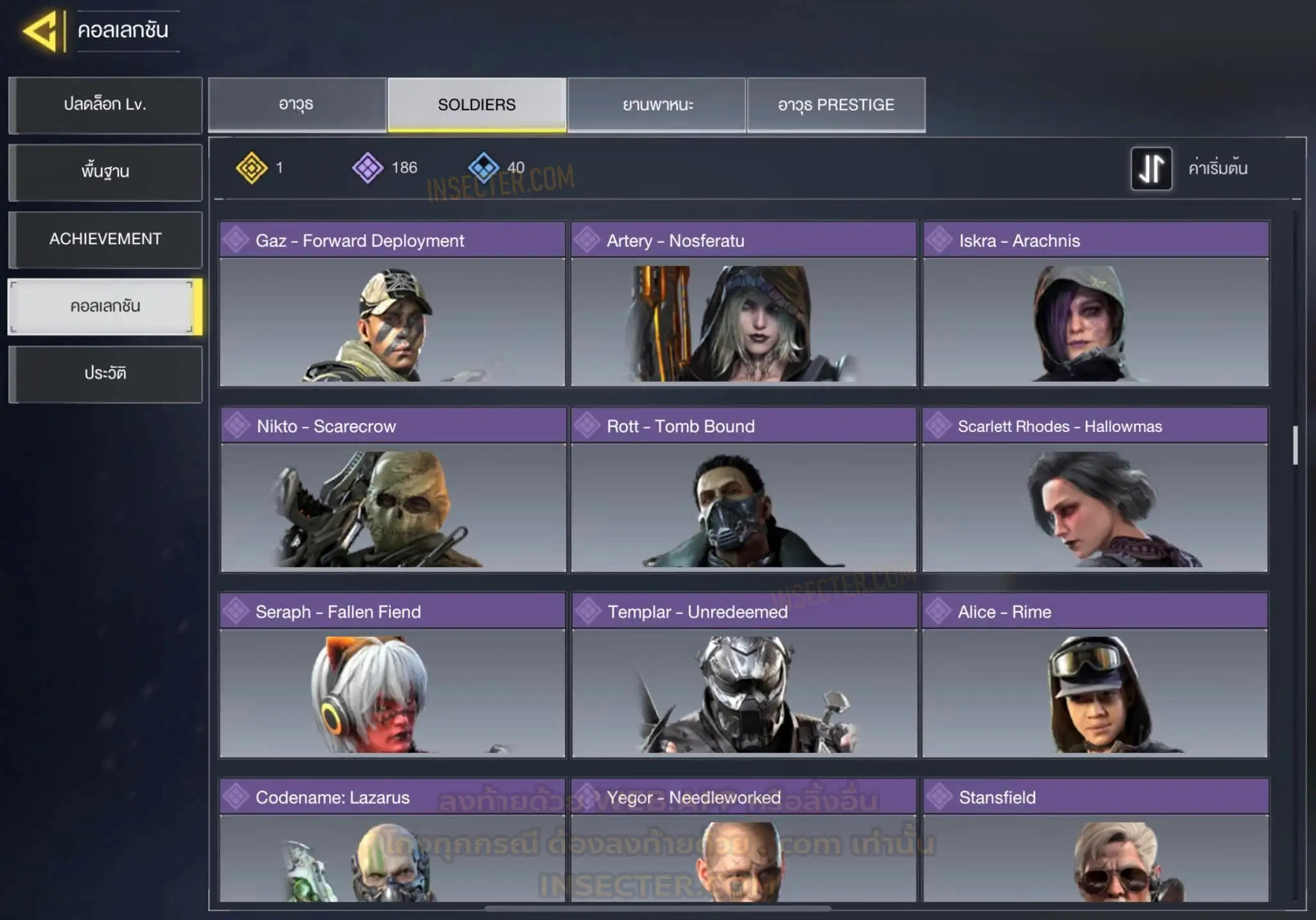
Task: Go back using the yellow arrow
Action: pyautogui.click(x=42, y=31)
